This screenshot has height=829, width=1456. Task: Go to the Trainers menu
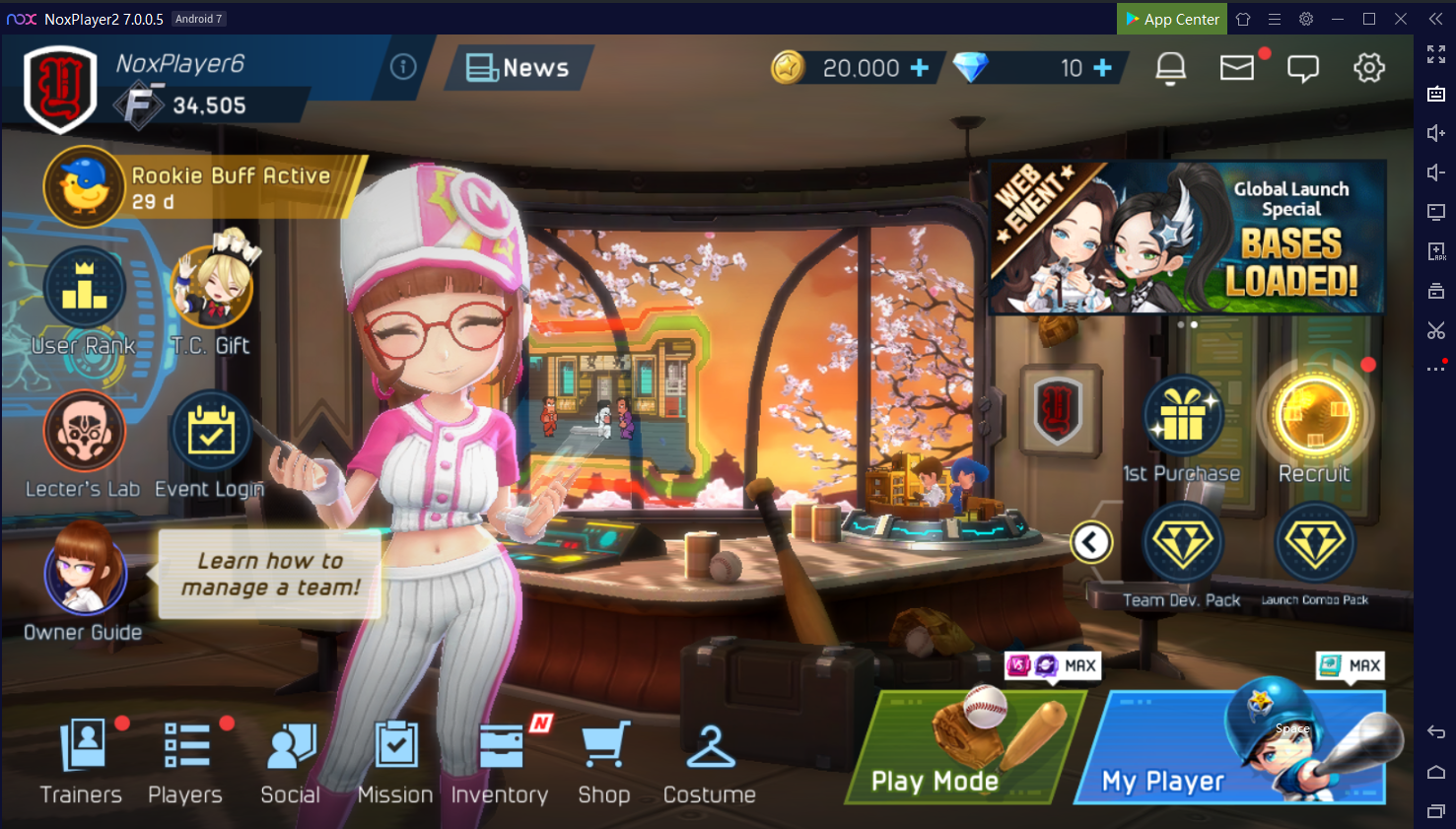coord(82,761)
